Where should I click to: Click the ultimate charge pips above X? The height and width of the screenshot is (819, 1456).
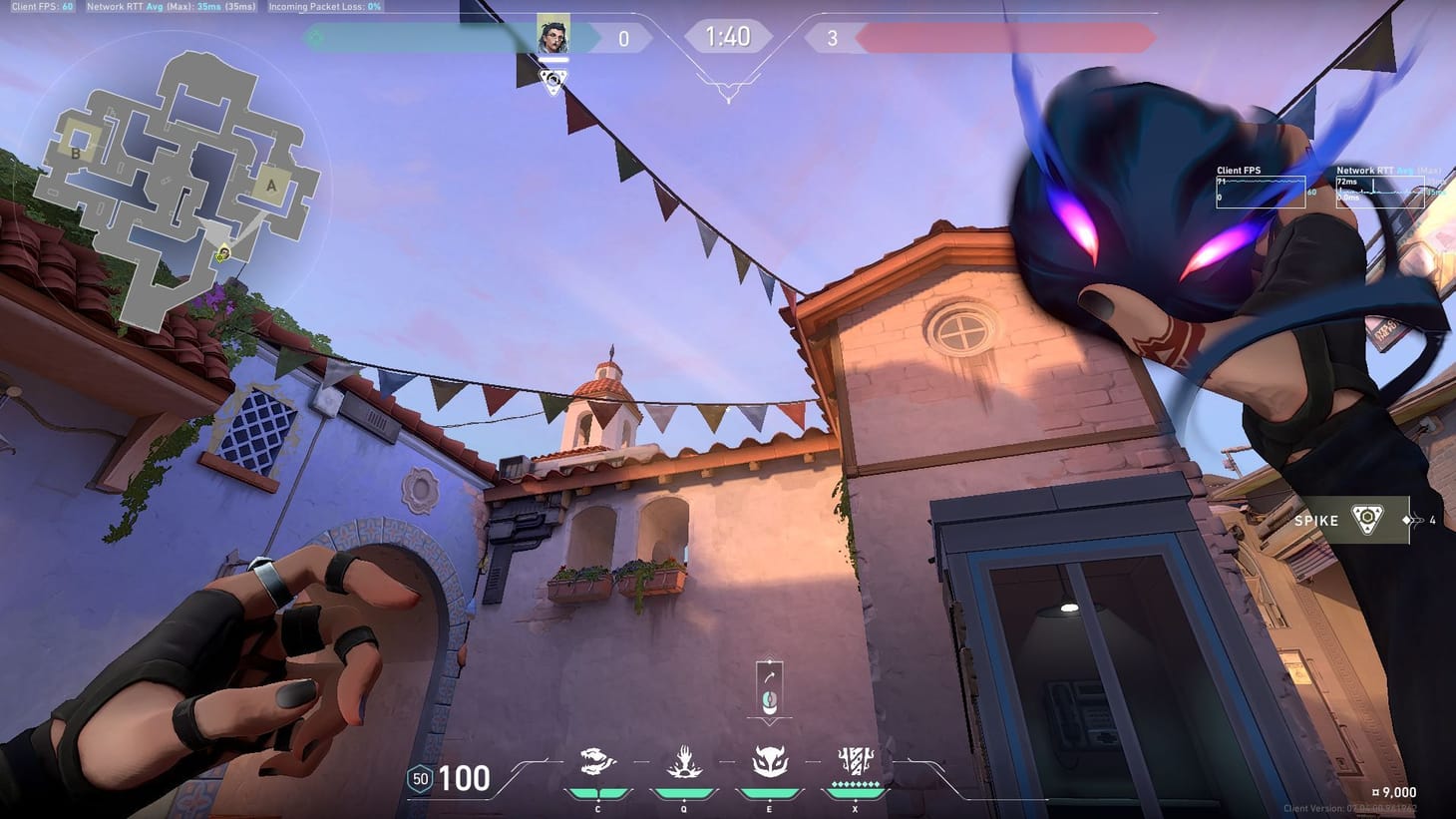pyautogui.click(x=855, y=785)
